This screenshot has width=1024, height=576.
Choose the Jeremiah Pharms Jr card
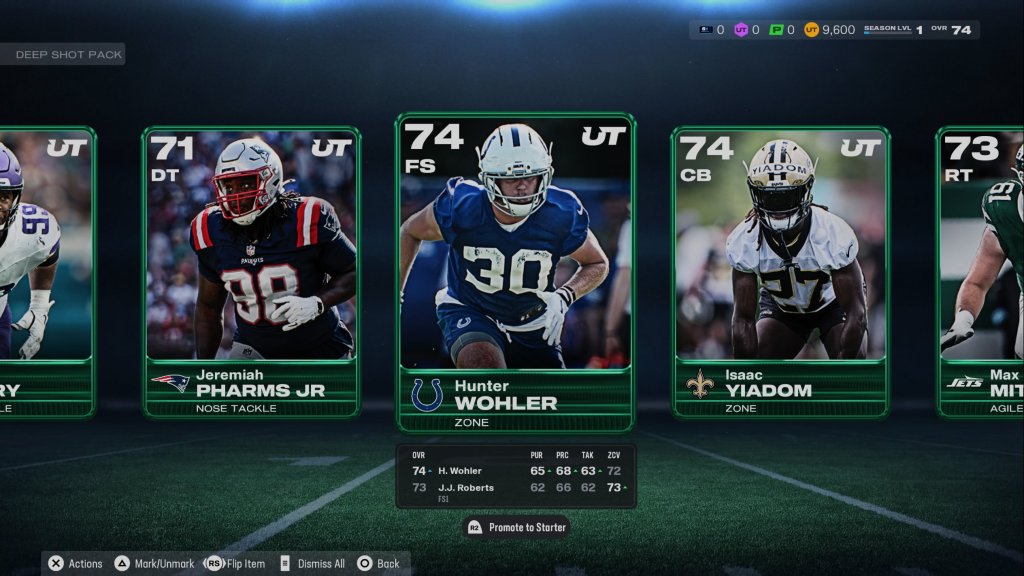[251, 272]
